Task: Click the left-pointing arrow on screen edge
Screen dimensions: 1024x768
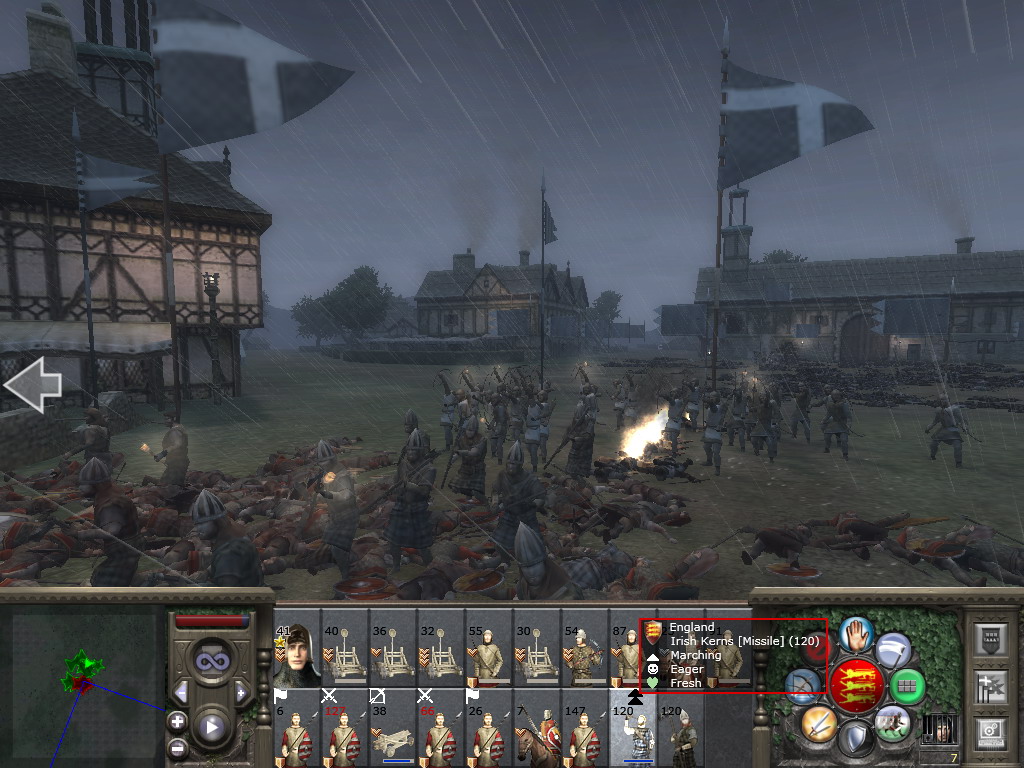Action: coord(32,386)
